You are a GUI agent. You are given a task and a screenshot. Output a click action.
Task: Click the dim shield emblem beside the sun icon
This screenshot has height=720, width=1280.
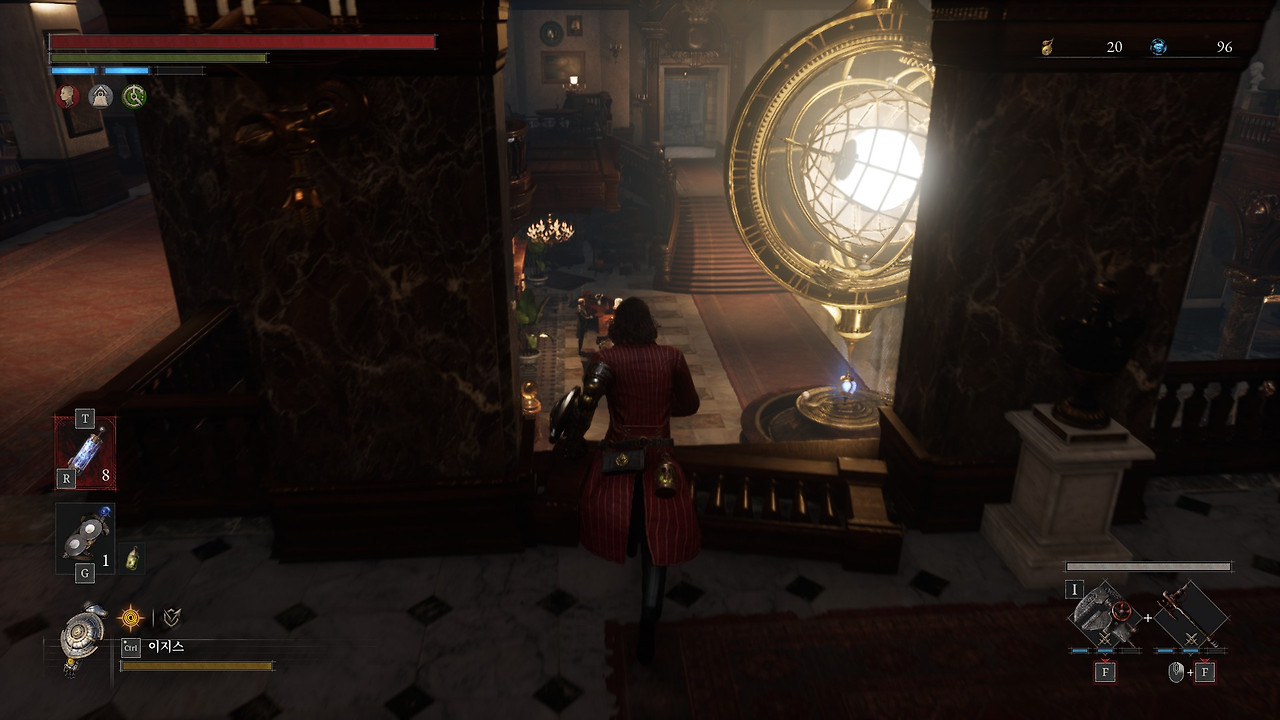pyautogui.click(x=172, y=618)
